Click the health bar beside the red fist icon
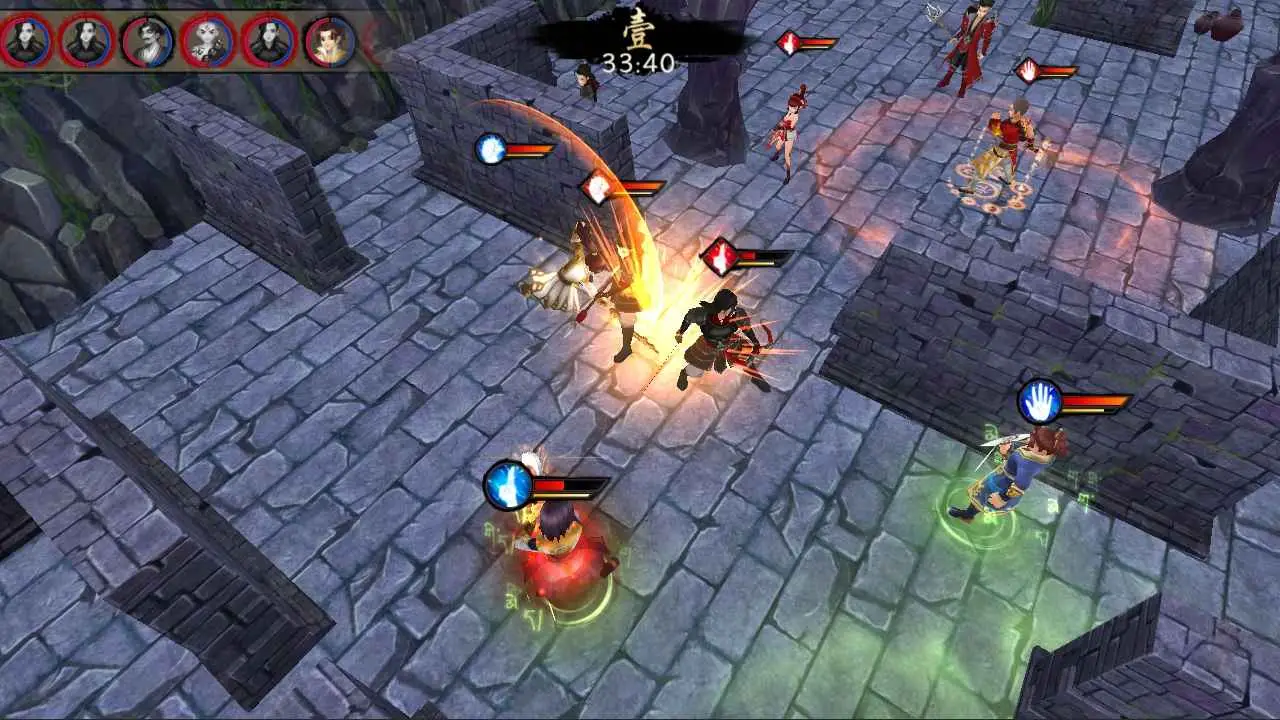The image size is (1280, 720). [760, 258]
